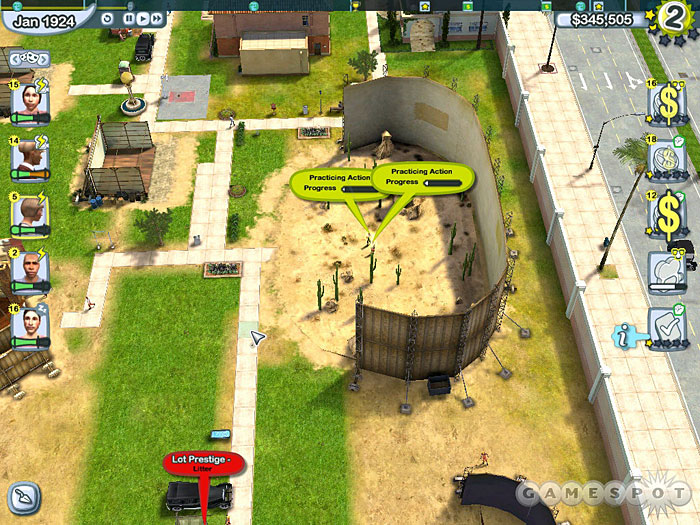Image resolution: width=700 pixels, height=525 pixels.
Task: Open the thought bubble panel icon
Action: pyautogui.click(x=665, y=270)
